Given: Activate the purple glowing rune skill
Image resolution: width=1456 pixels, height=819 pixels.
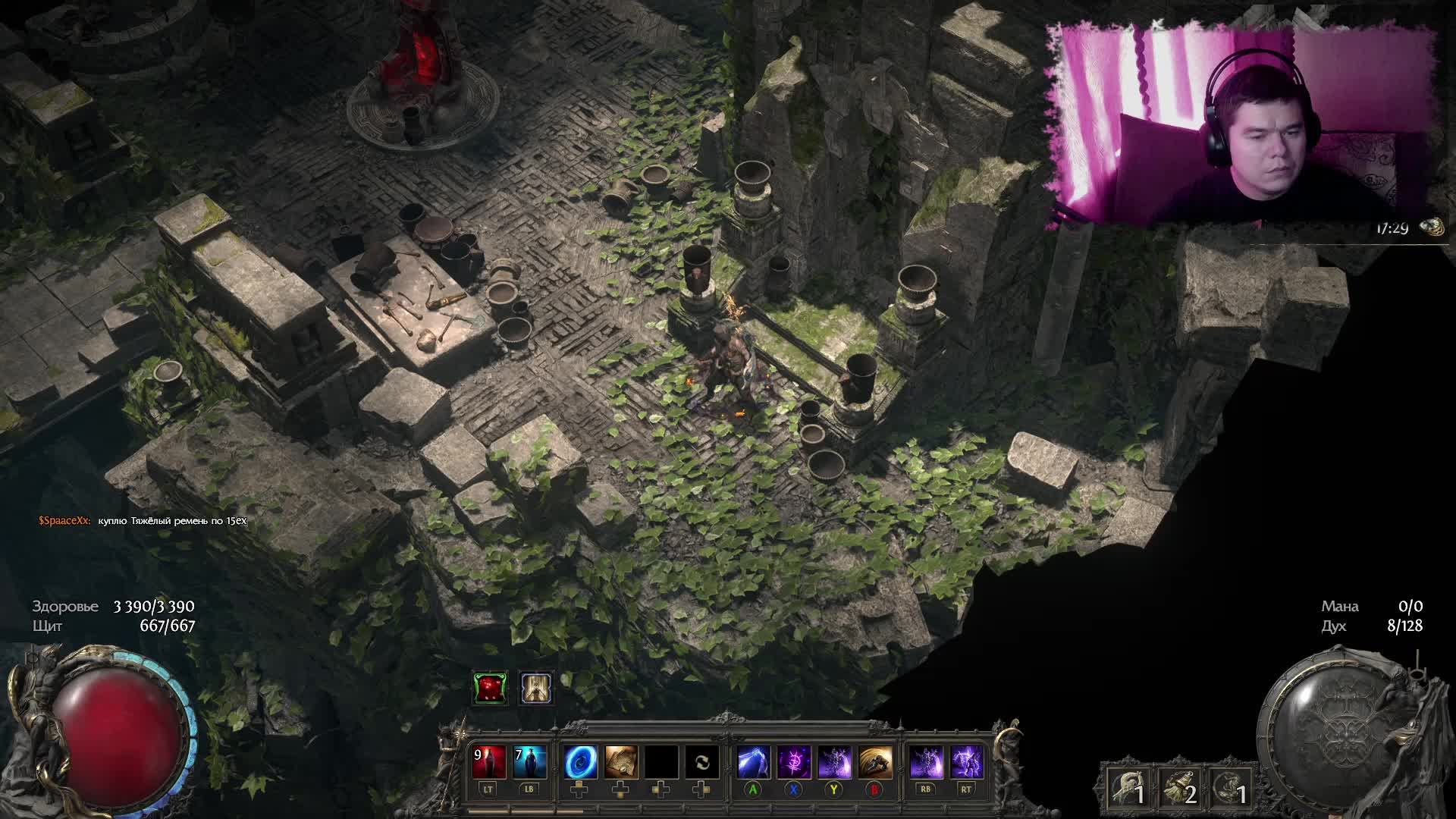Looking at the screenshot, I should pos(793,762).
